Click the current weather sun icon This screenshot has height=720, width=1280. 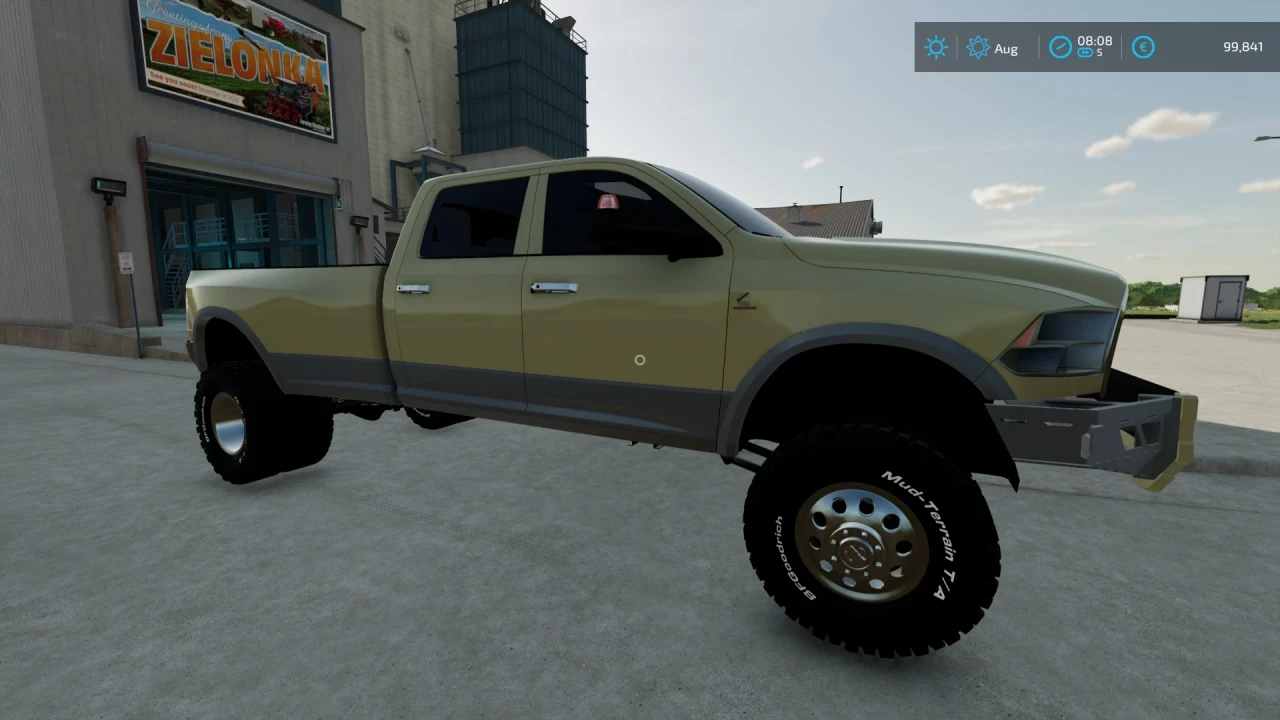pyautogui.click(x=935, y=47)
